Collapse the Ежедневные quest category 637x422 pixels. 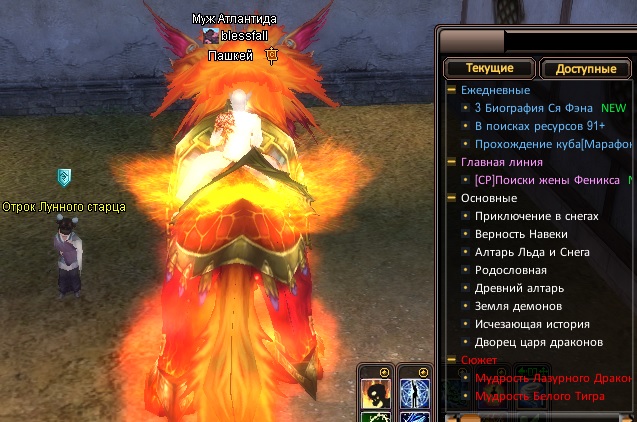pos(452,90)
